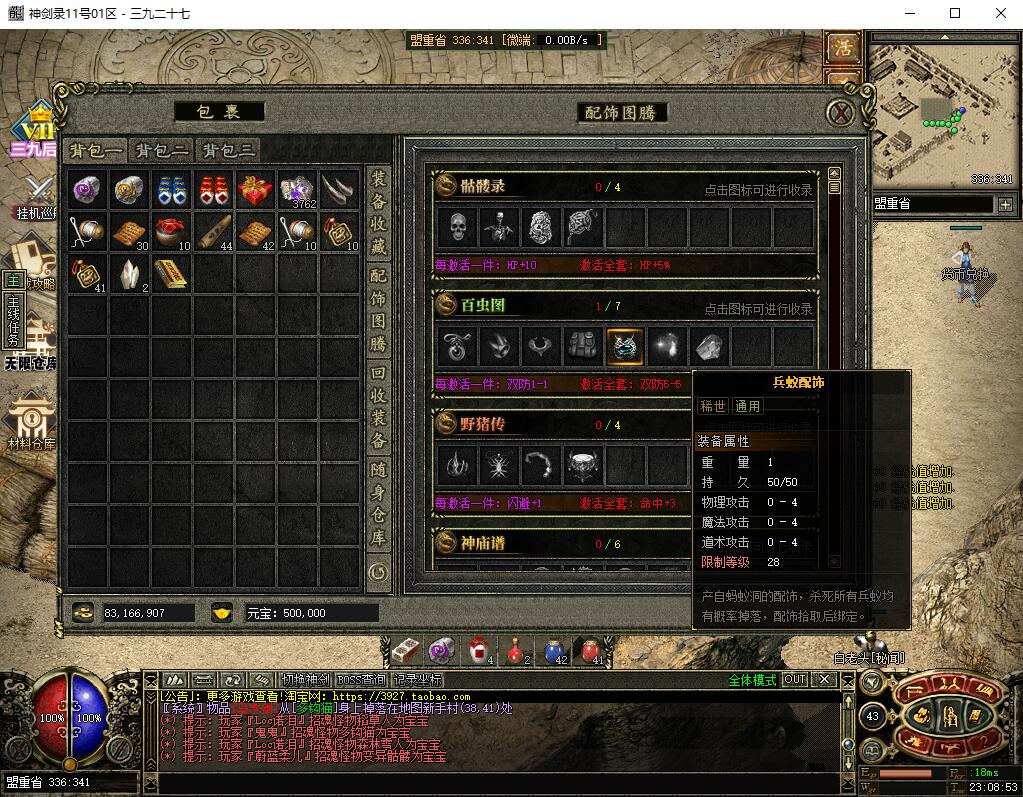The width and height of the screenshot is (1023, 797).
Task: Pick the white crystal item in the bag
Action: [x=130, y=273]
